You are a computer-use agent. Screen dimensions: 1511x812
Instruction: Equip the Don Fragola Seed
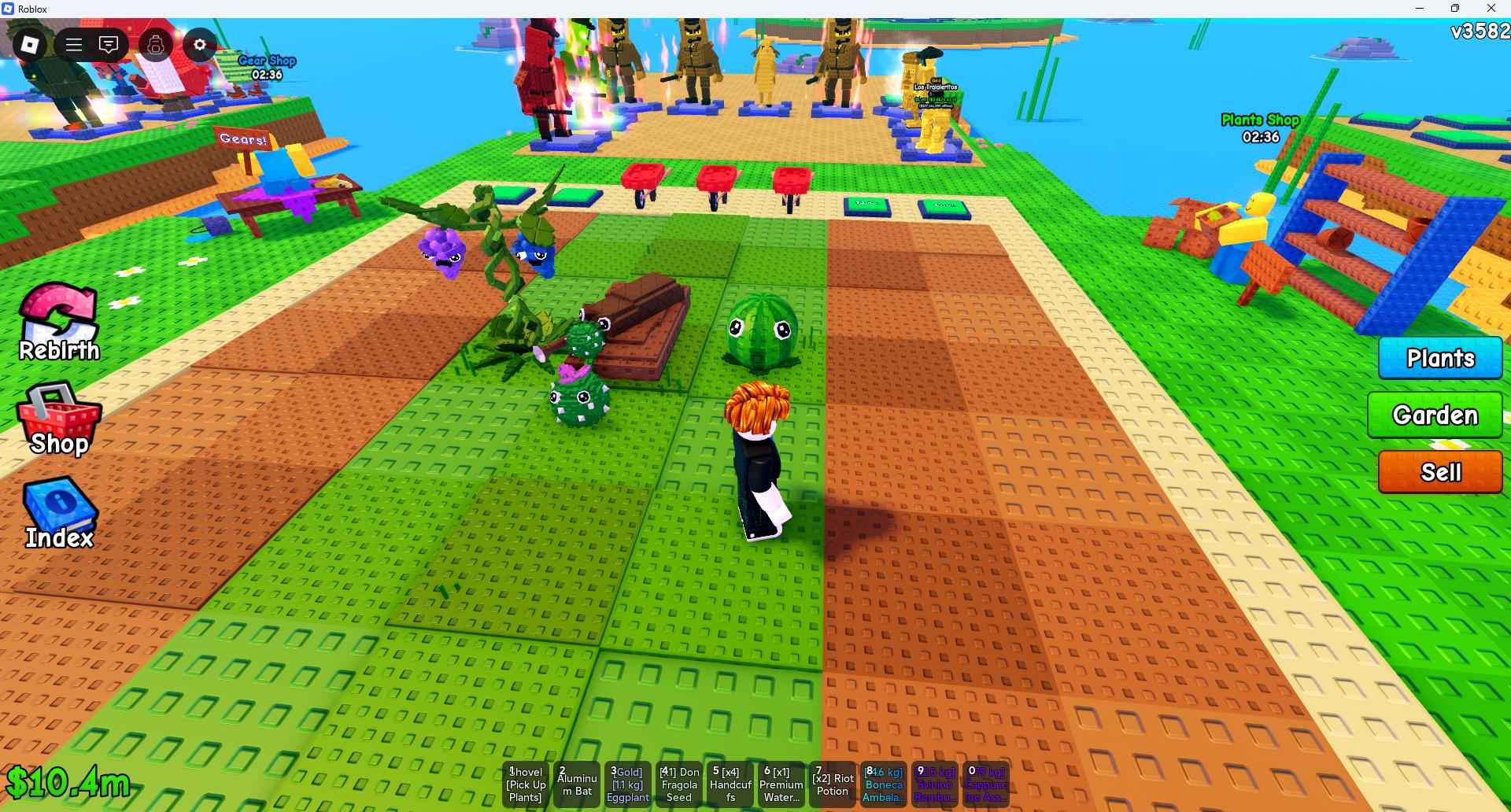pos(678,784)
